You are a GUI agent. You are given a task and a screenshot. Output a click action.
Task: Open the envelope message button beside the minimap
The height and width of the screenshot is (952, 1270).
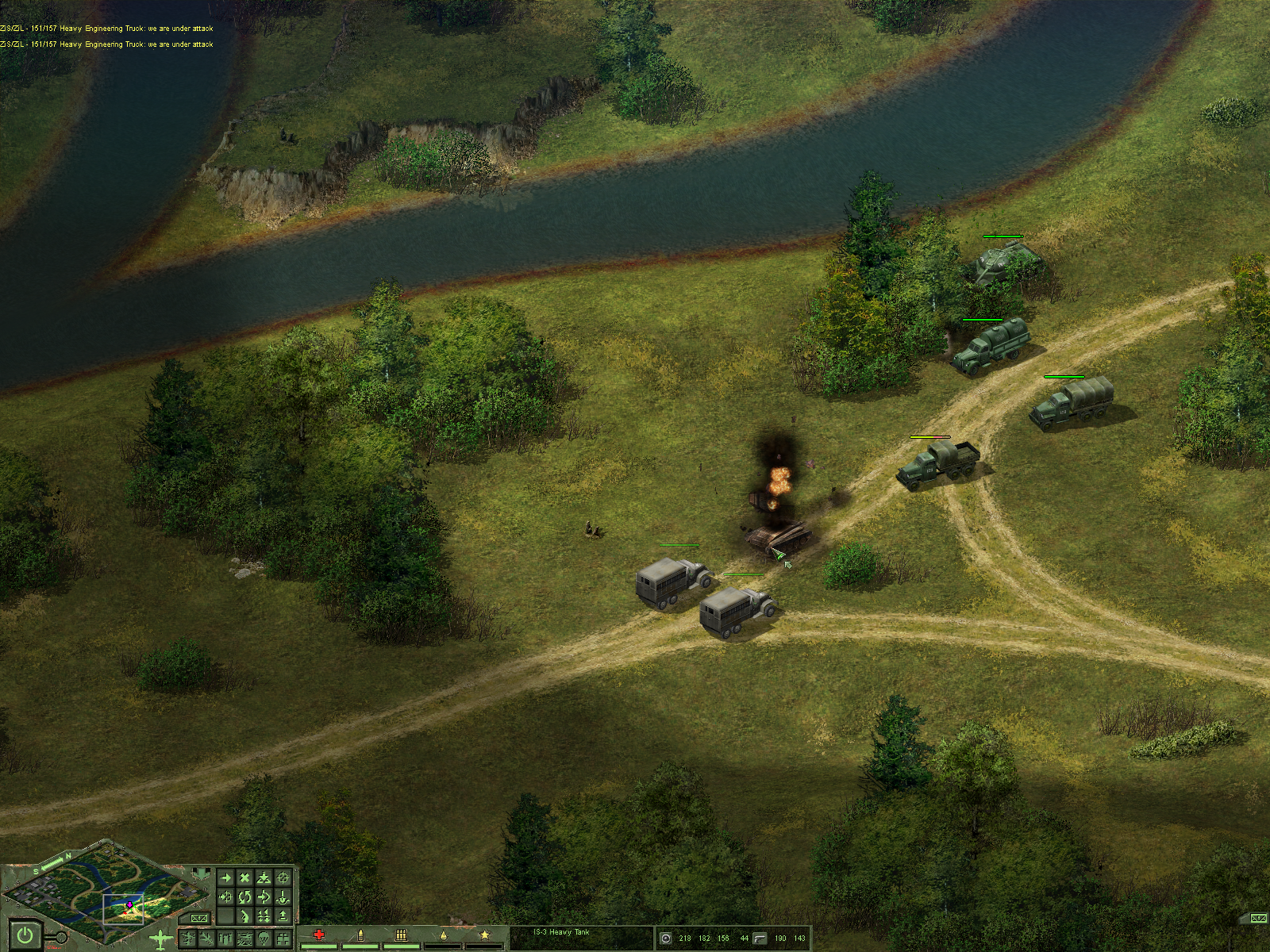coord(198,919)
